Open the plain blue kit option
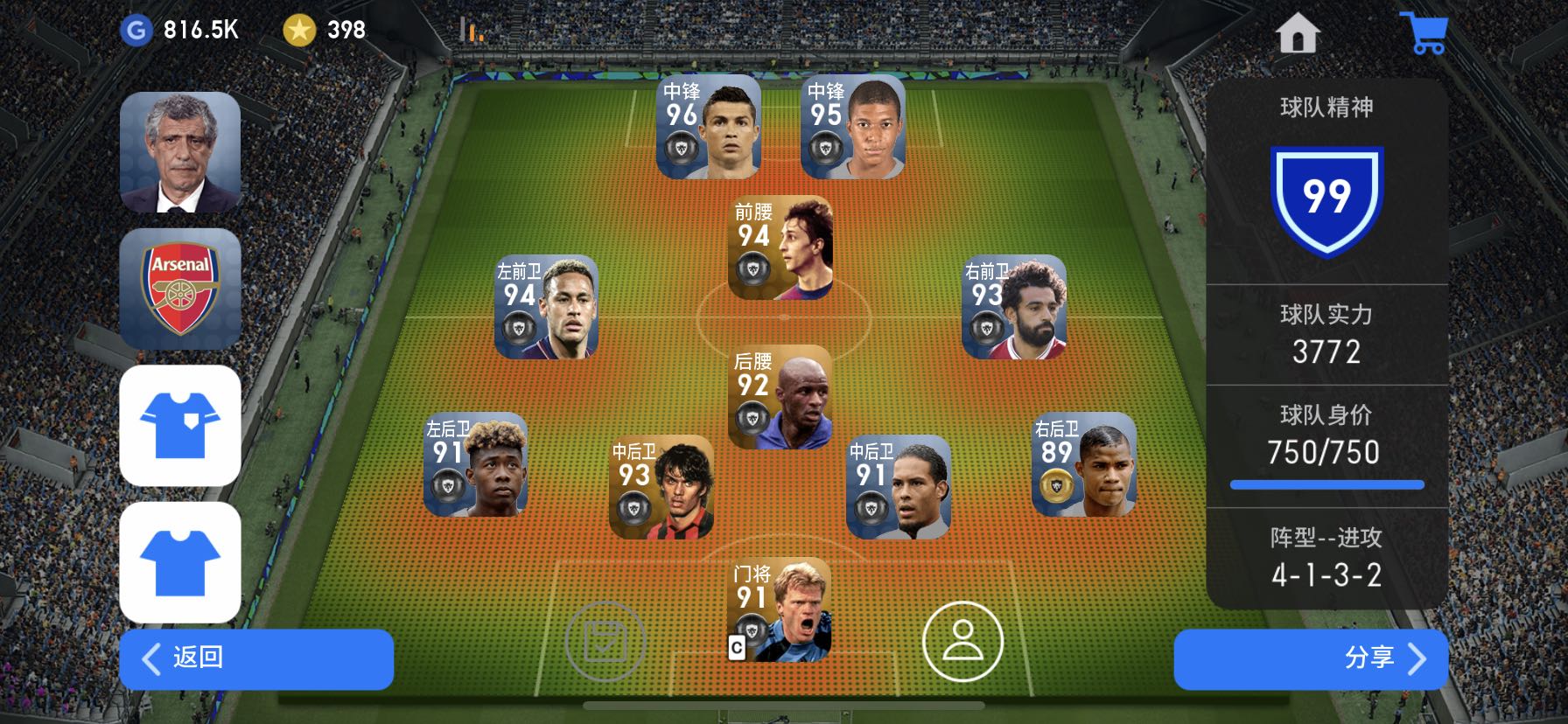The height and width of the screenshot is (724, 1568). pos(180,562)
